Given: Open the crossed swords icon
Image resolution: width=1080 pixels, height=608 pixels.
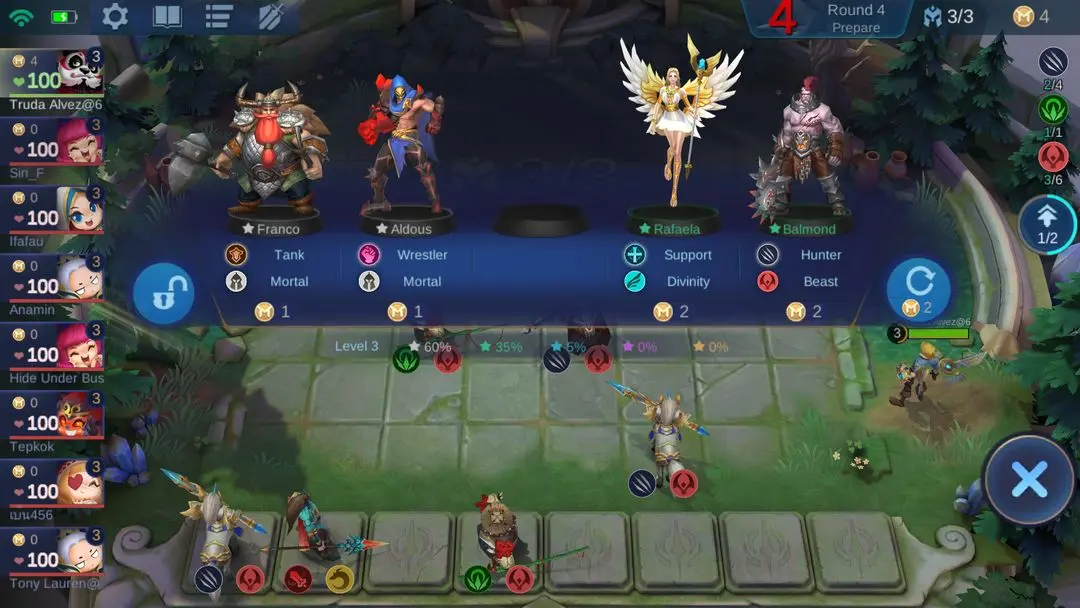Looking at the screenshot, I should coord(271,17).
